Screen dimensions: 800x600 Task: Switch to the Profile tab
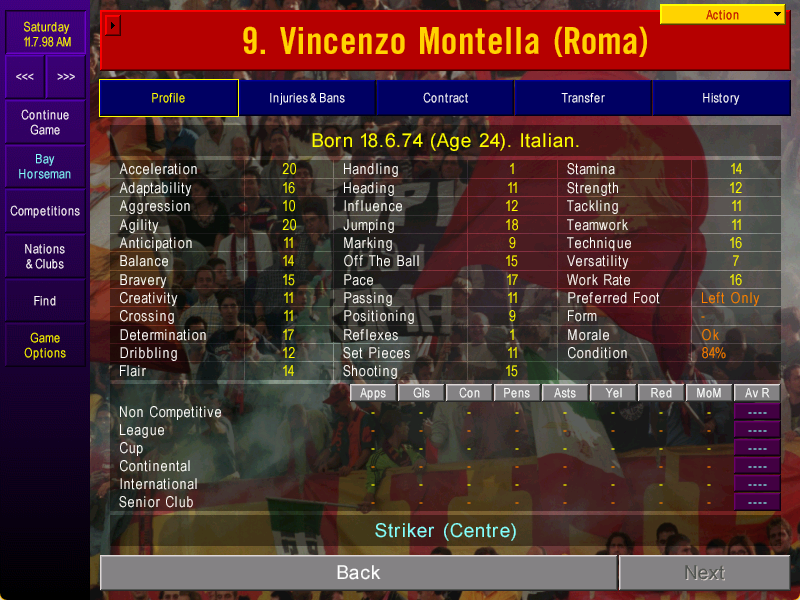[x=168, y=98]
